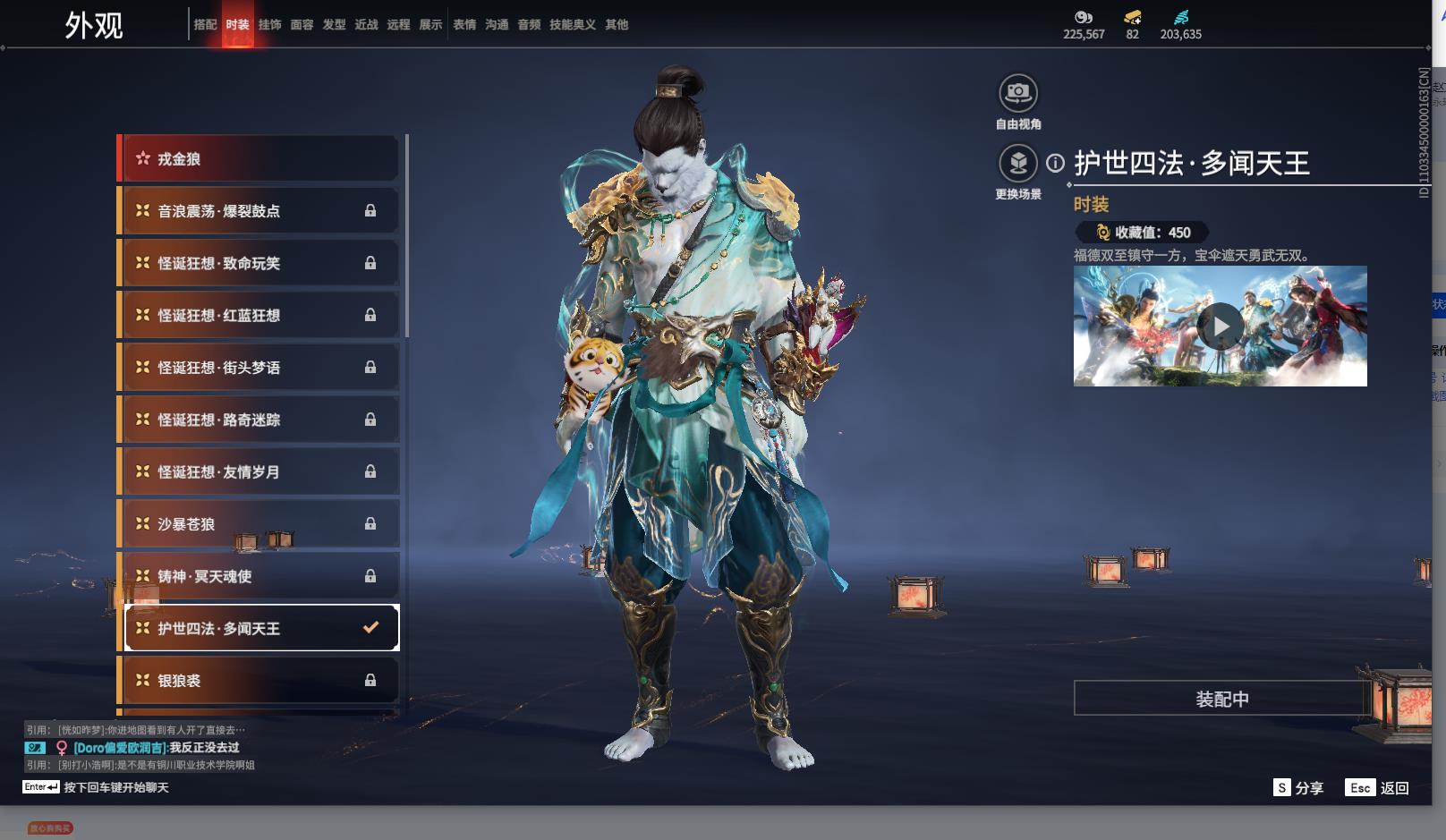Pick the 怪诞狂想·致命玩笑 outfit
The width and height of the screenshot is (1446, 840).
(x=259, y=263)
